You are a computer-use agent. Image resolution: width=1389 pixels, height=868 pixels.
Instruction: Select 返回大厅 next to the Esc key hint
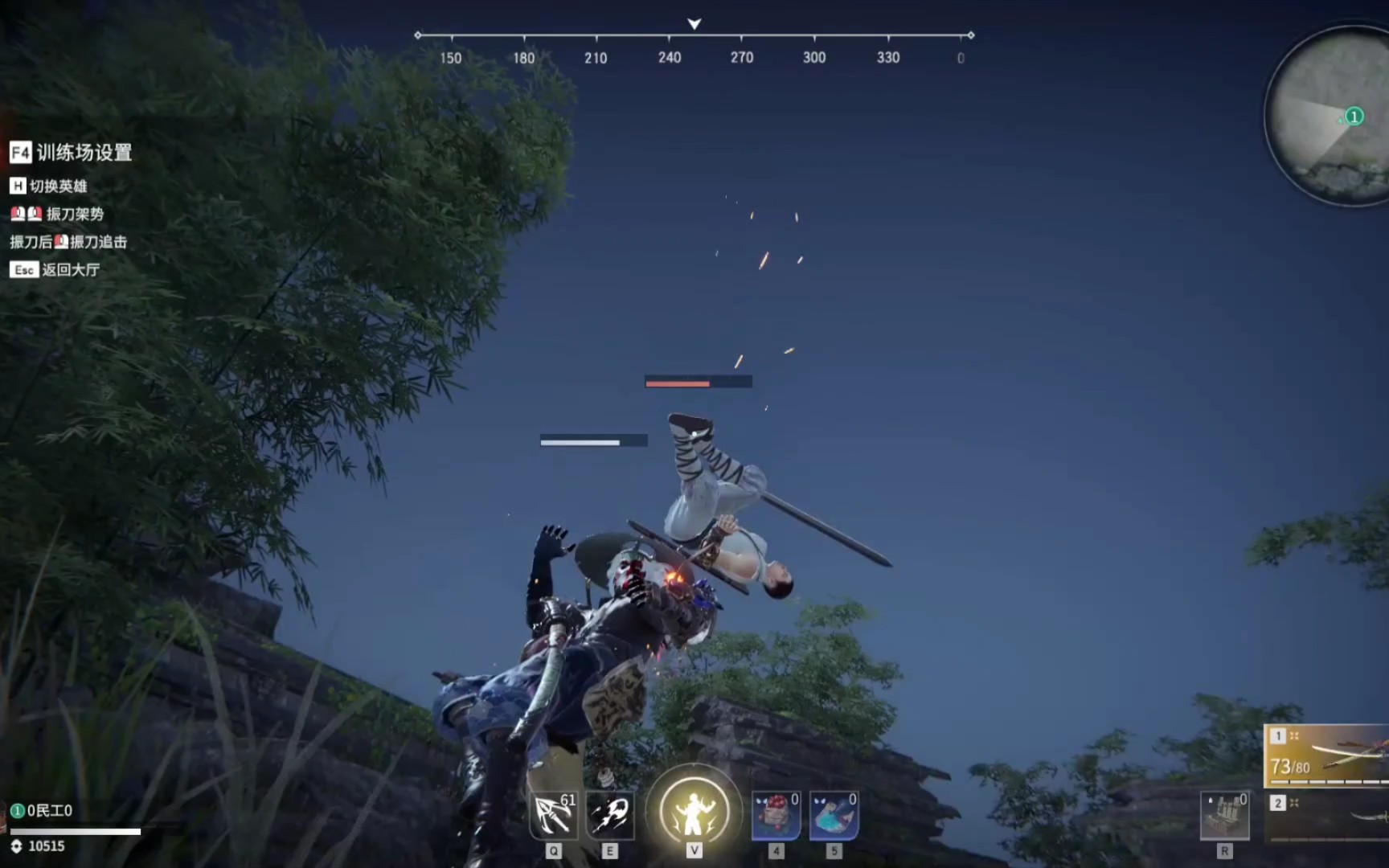[x=56, y=271]
